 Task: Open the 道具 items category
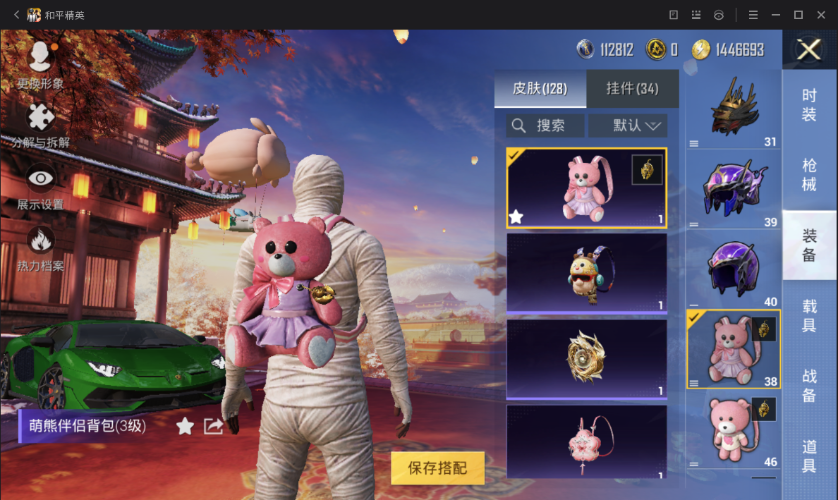point(809,455)
